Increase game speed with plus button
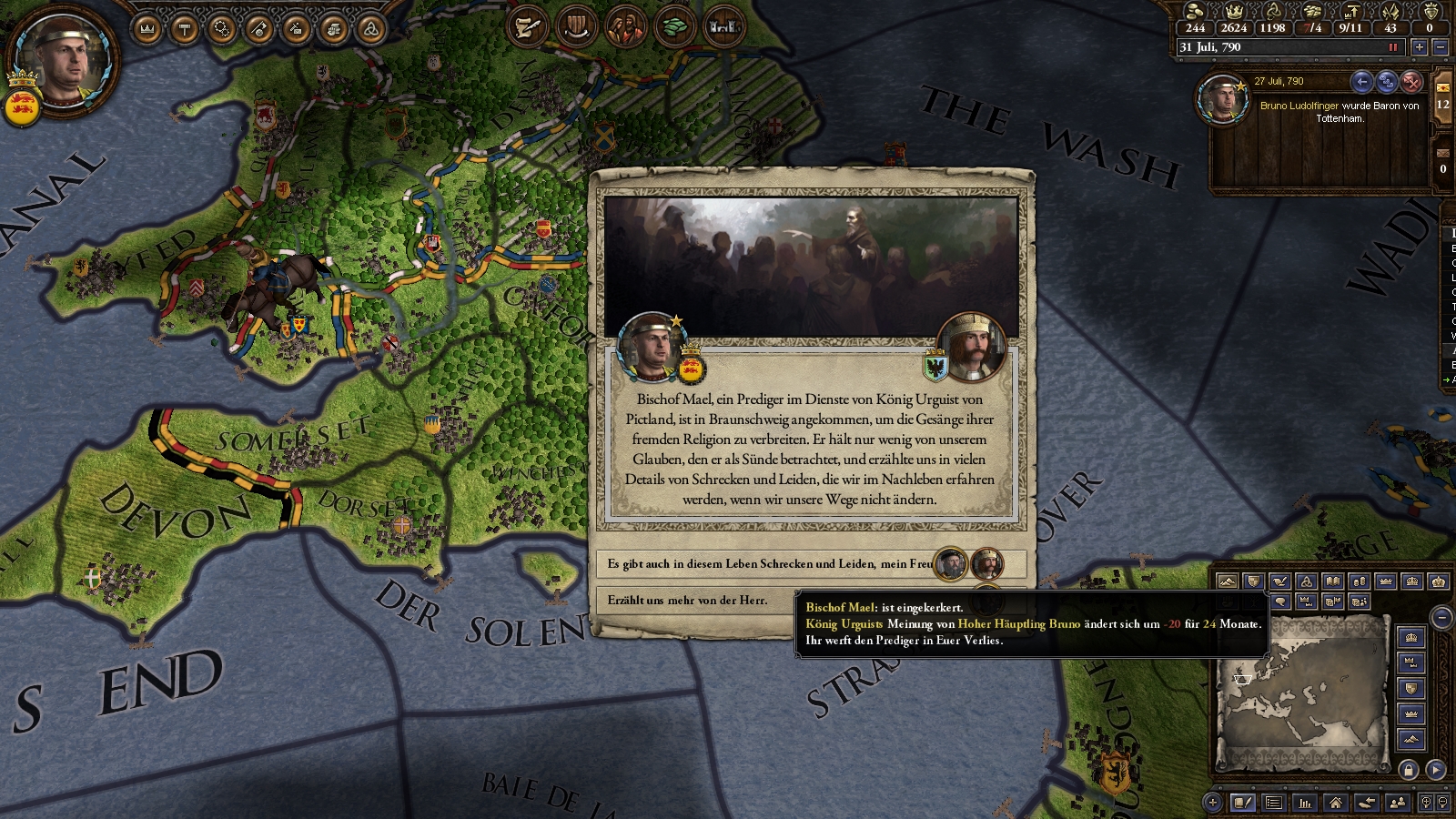The width and height of the screenshot is (1456, 819). pyautogui.click(x=1419, y=47)
